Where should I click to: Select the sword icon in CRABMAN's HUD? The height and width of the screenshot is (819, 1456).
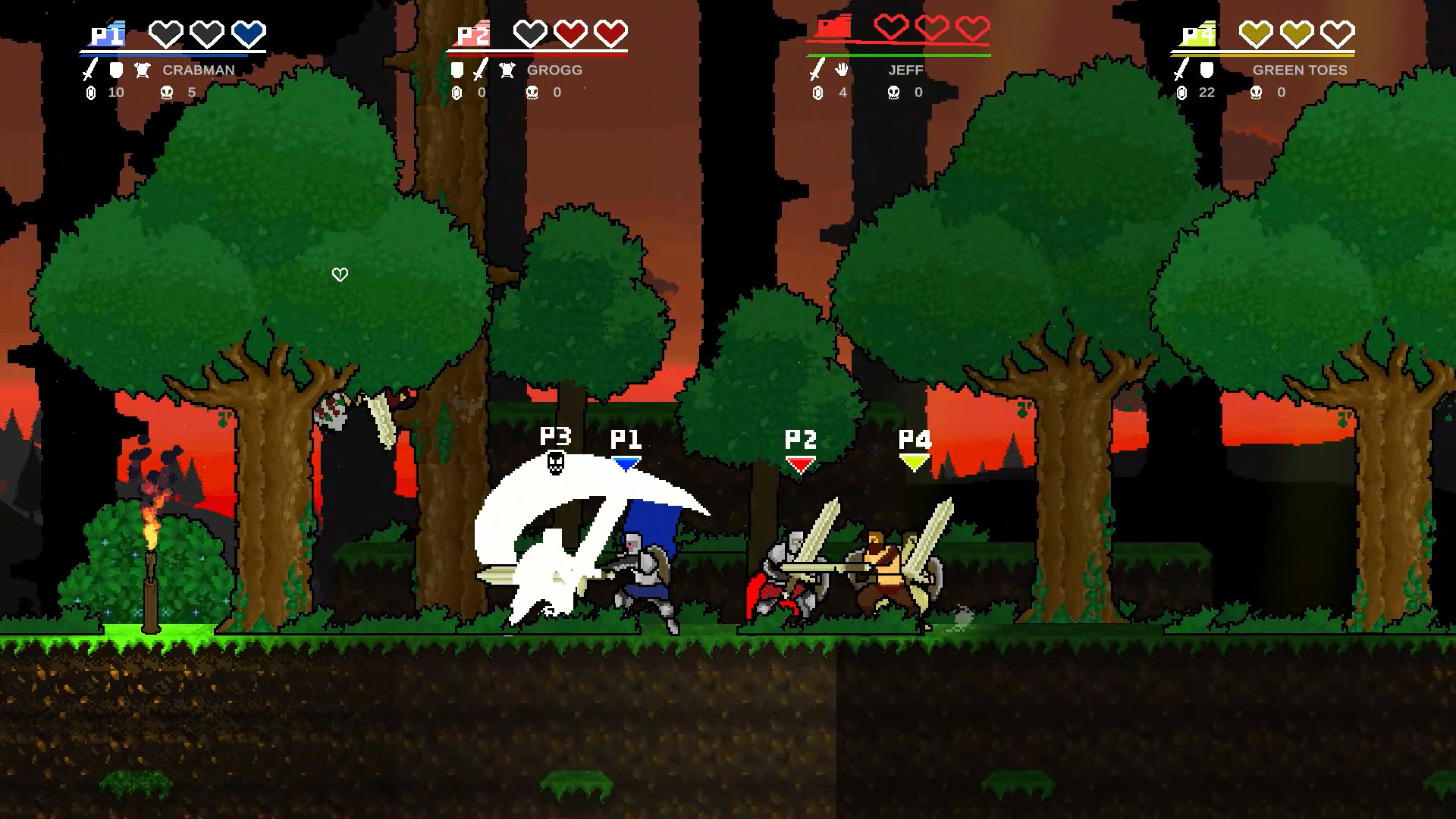(x=87, y=71)
